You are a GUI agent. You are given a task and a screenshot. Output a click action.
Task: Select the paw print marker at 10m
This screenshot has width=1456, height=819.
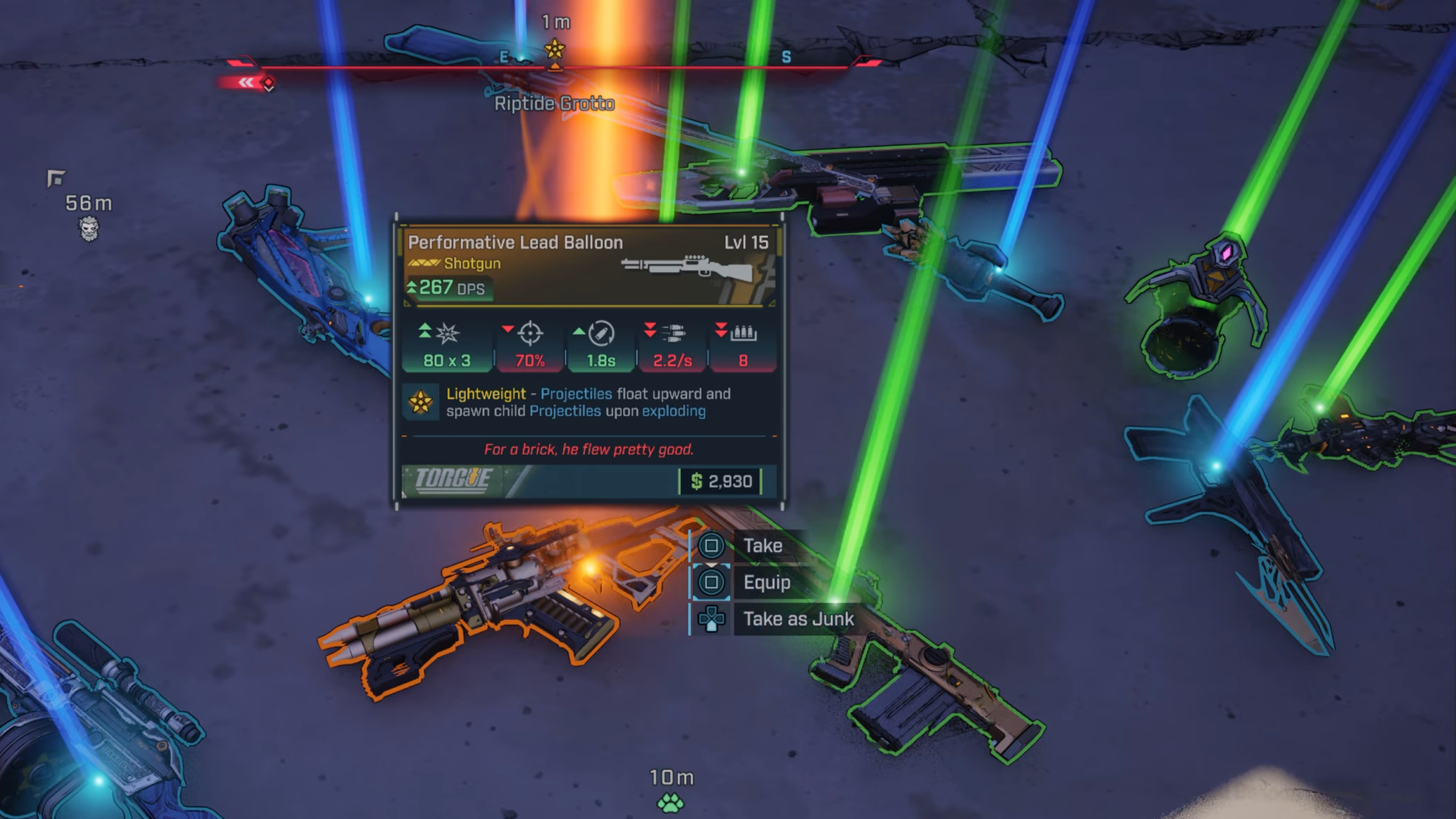pyautogui.click(x=670, y=802)
